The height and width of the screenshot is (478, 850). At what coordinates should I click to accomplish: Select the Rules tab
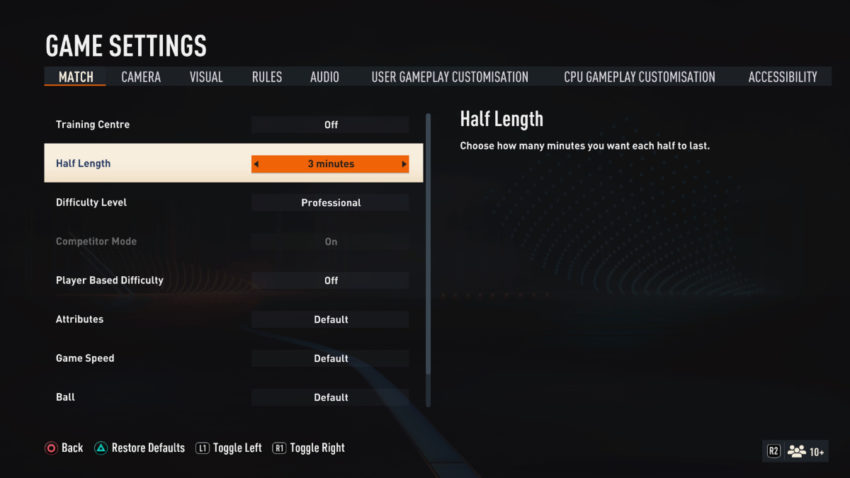(x=267, y=77)
